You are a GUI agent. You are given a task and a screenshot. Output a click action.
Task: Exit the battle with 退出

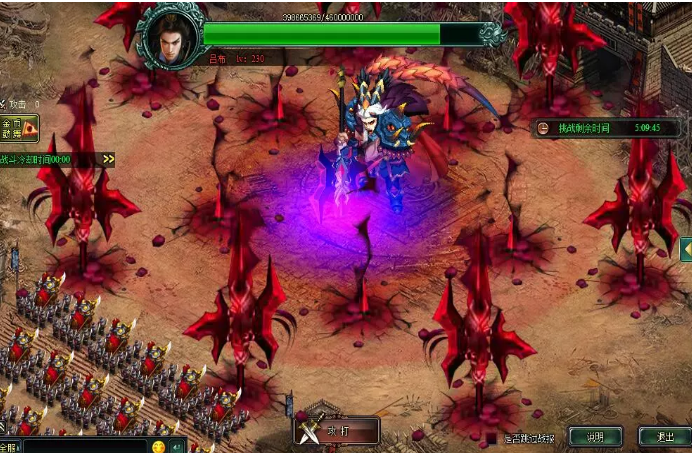click(x=664, y=437)
